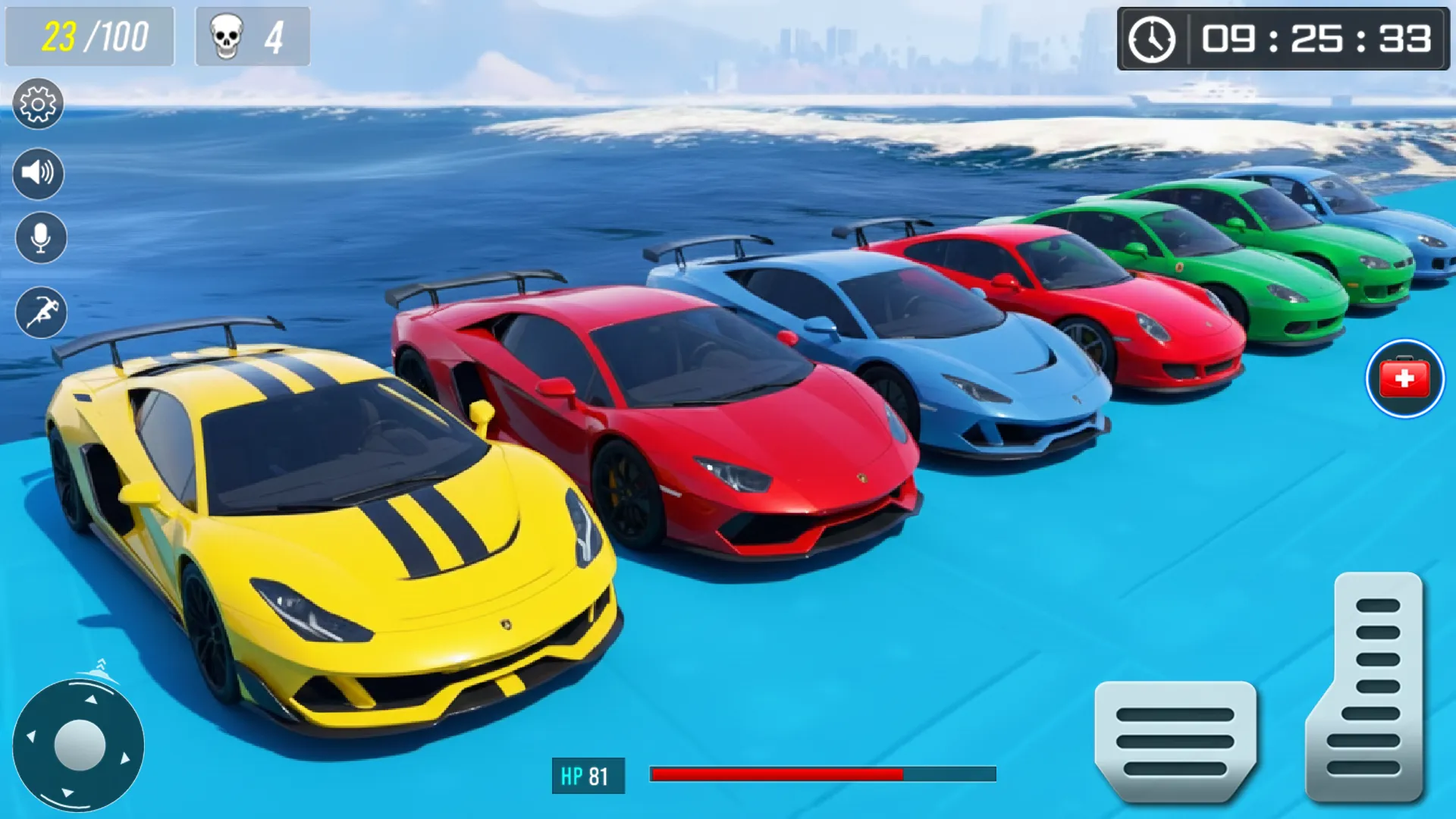
Task: Tap the center joystick knob
Action: 81,745
